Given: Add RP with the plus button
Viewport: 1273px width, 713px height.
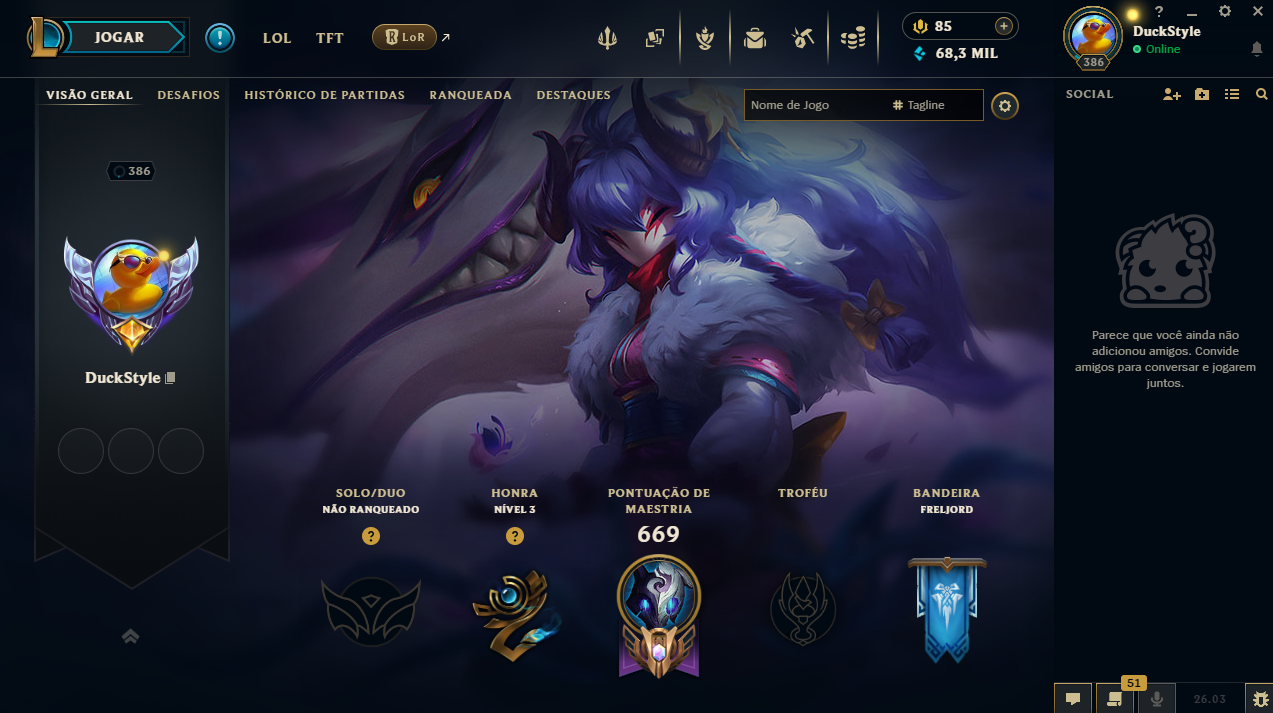Looking at the screenshot, I should tap(1003, 26).
